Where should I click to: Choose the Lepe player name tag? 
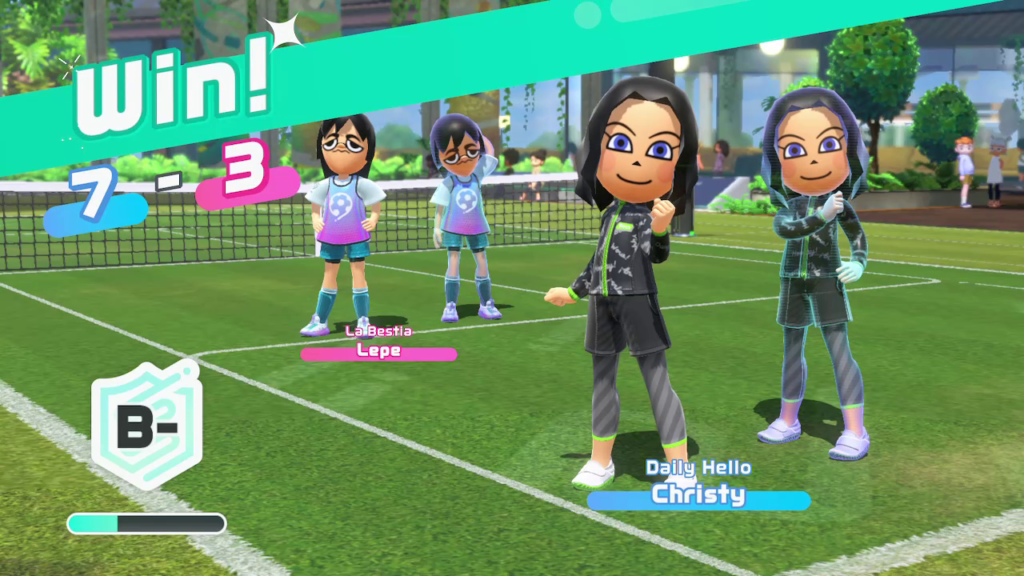point(379,351)
